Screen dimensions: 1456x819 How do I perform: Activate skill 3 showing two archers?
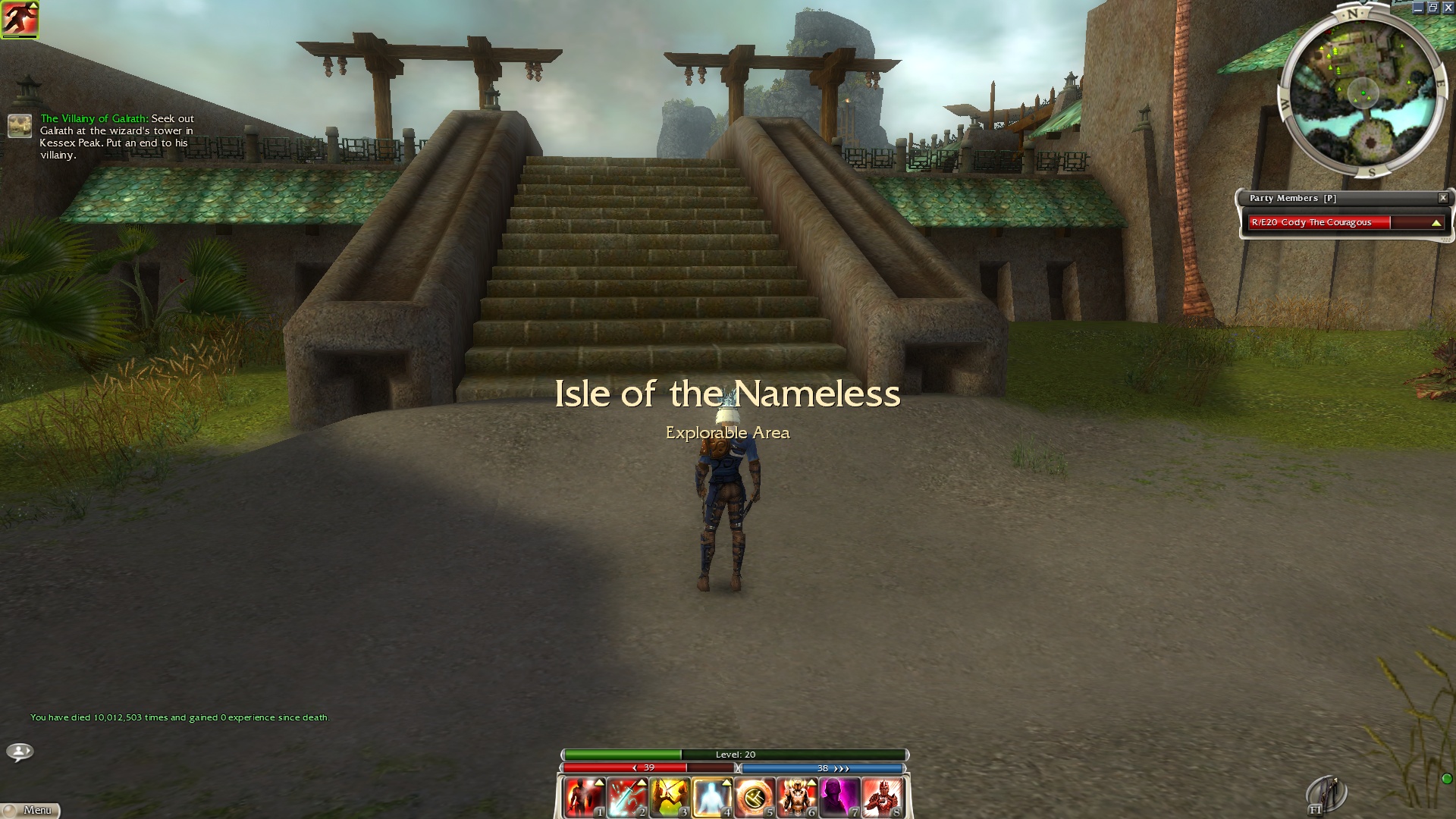[669, 797]
